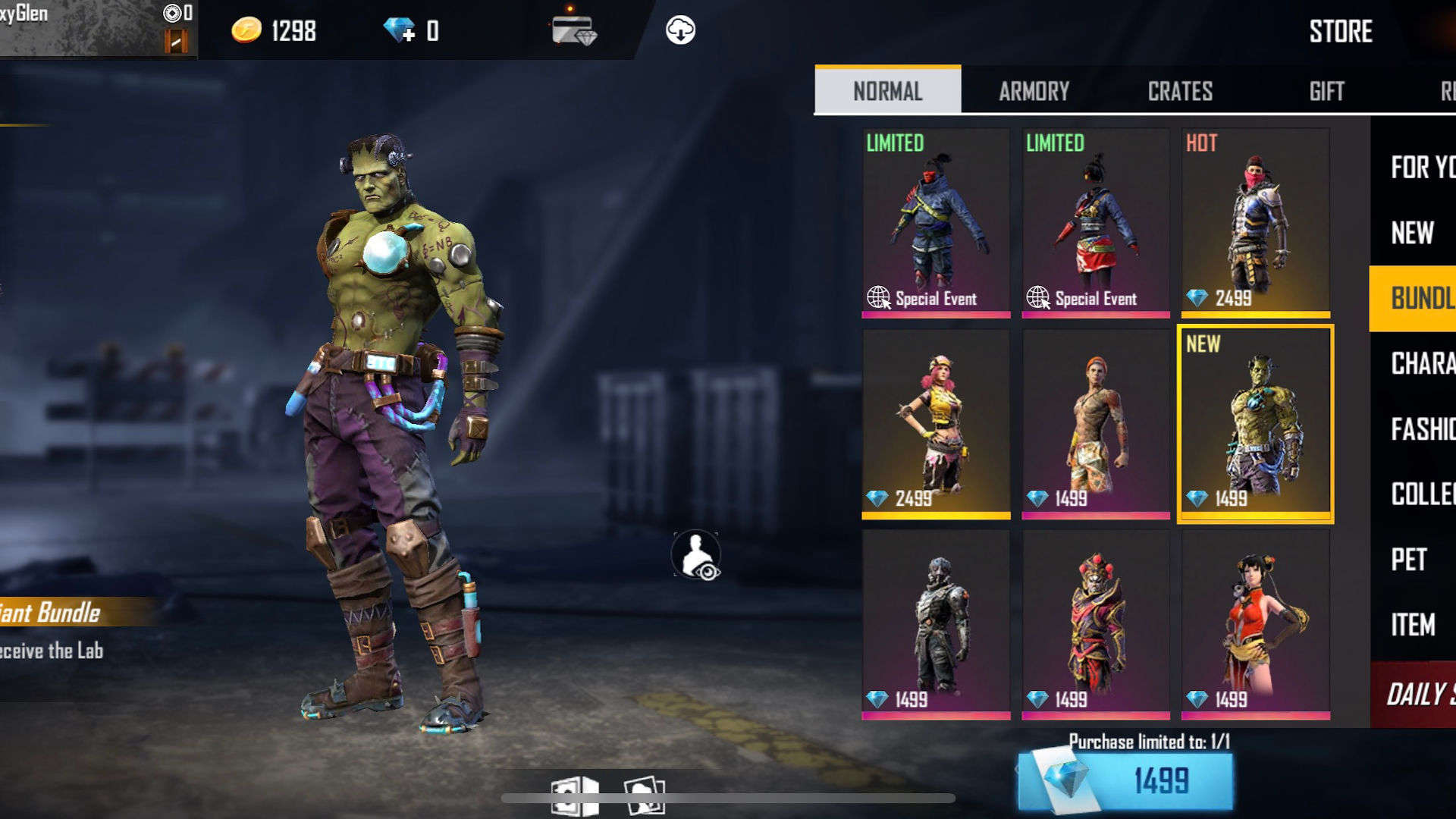Open the Item store category

1413,625
